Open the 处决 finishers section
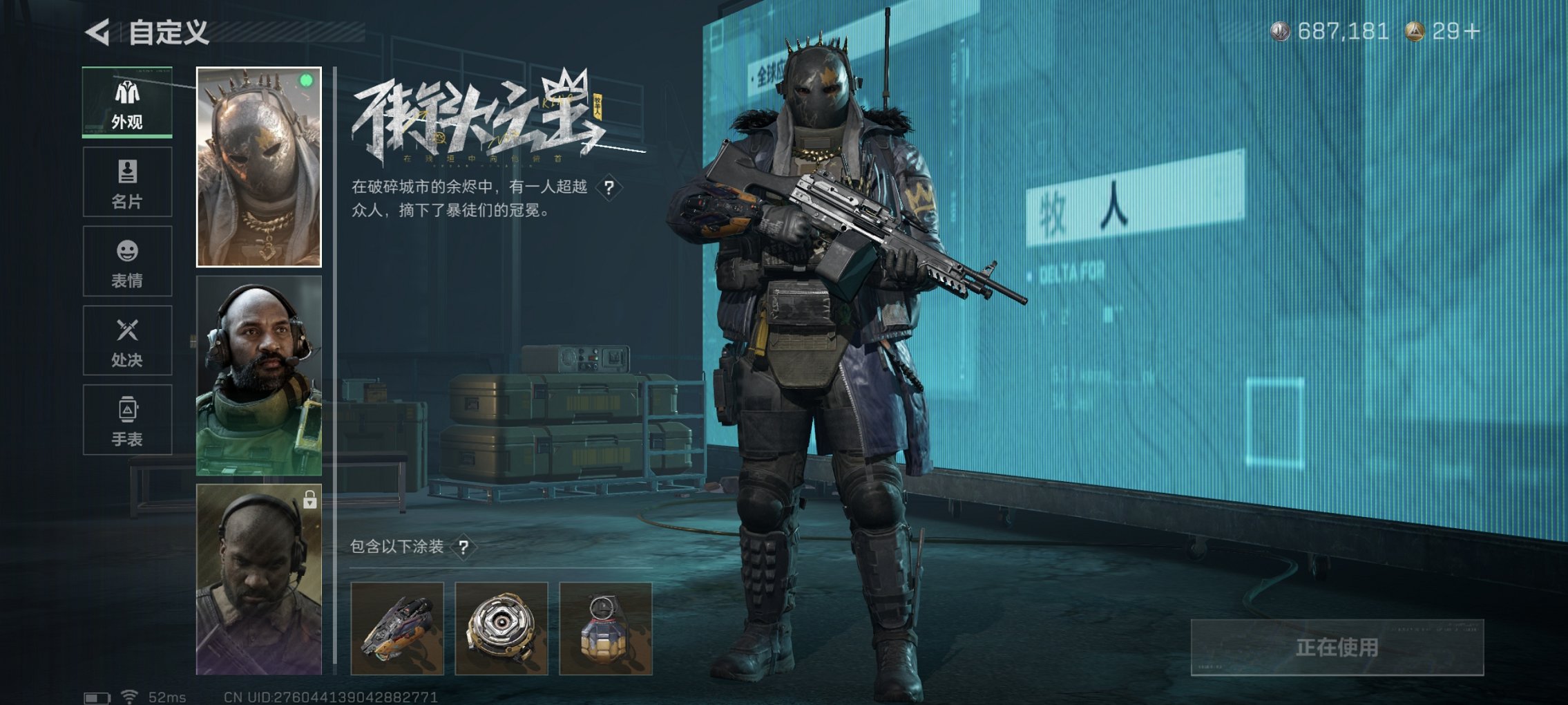 (126, 341)
